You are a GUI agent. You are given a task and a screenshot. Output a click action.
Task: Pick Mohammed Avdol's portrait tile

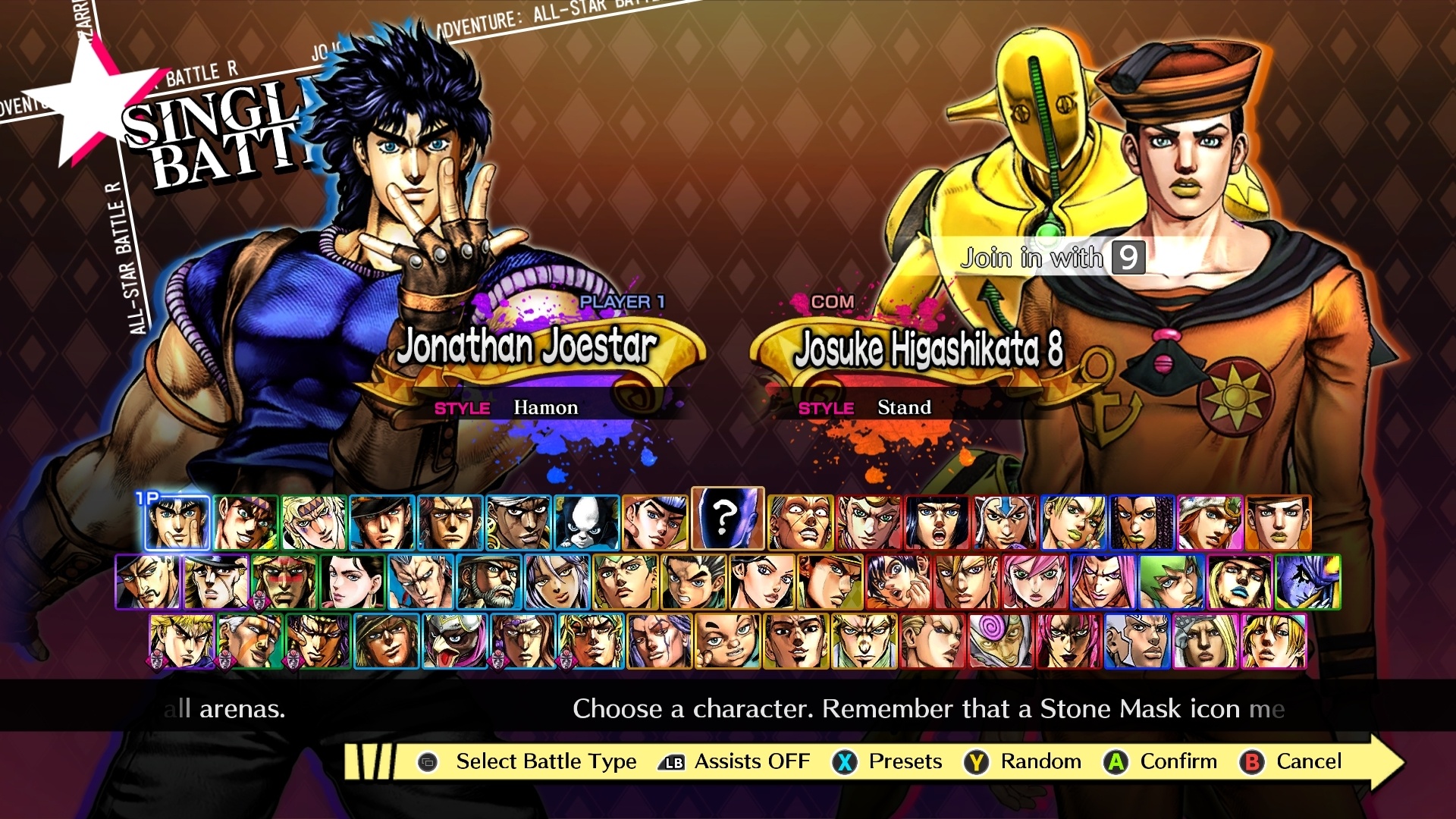(x=519, y=522)
